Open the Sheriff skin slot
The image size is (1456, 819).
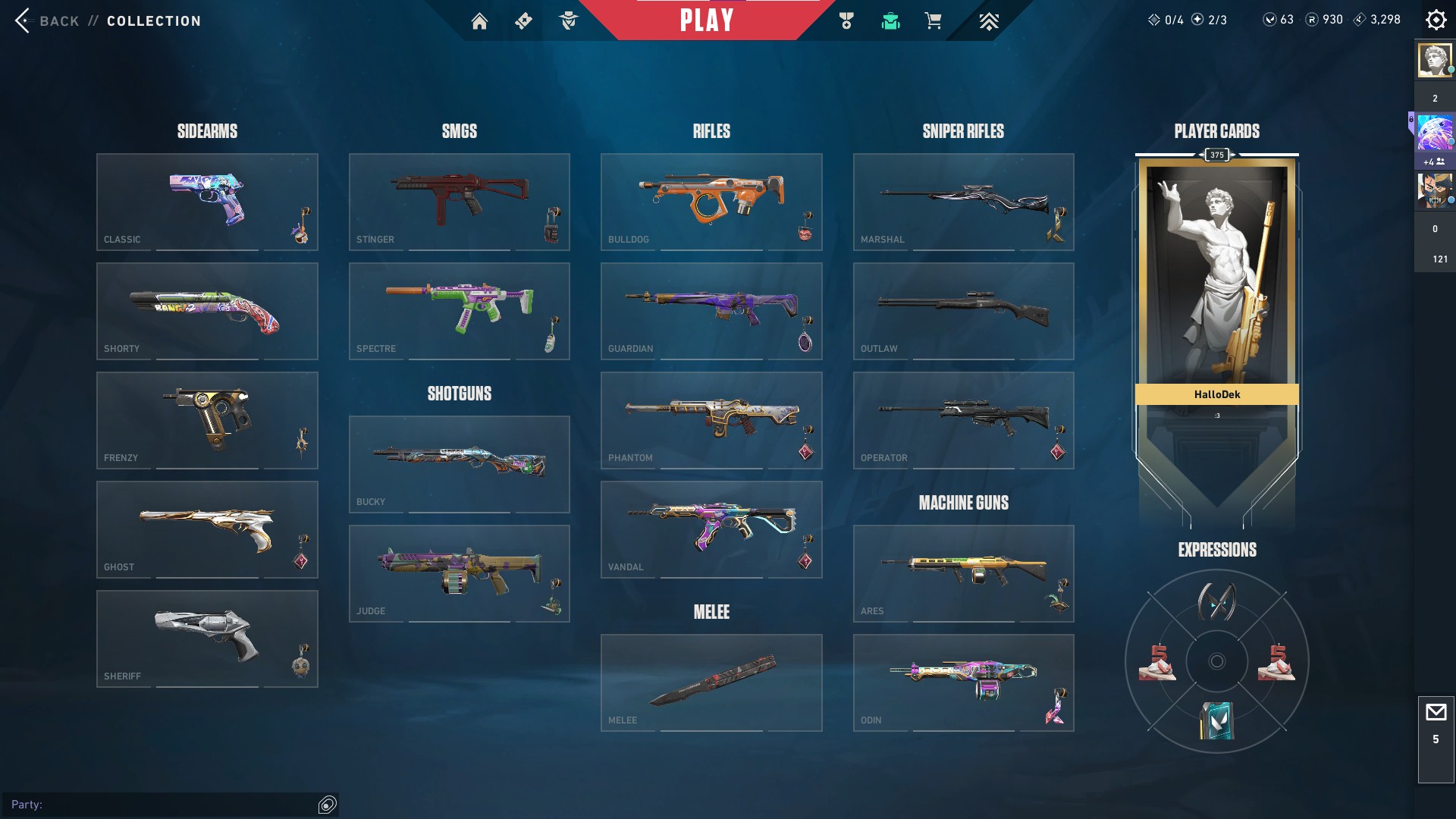click(206, 639)
